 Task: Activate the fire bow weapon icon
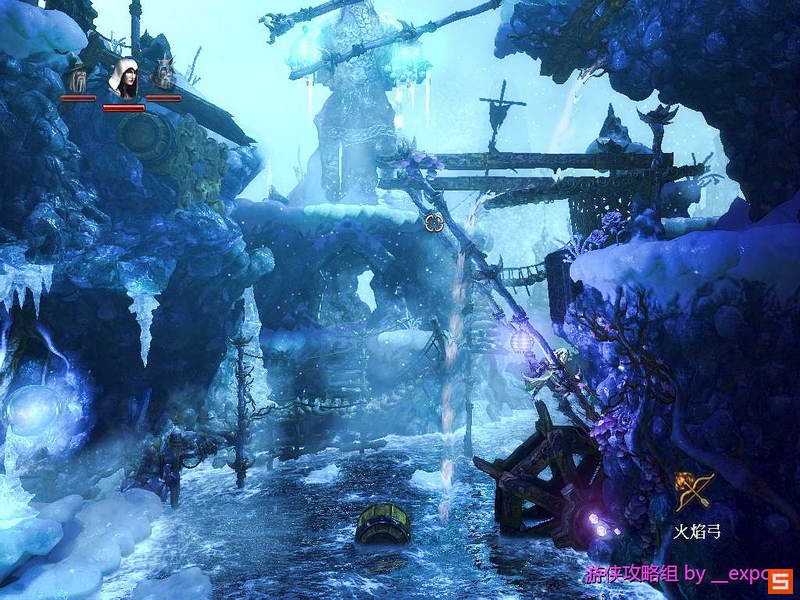point(693,492)
